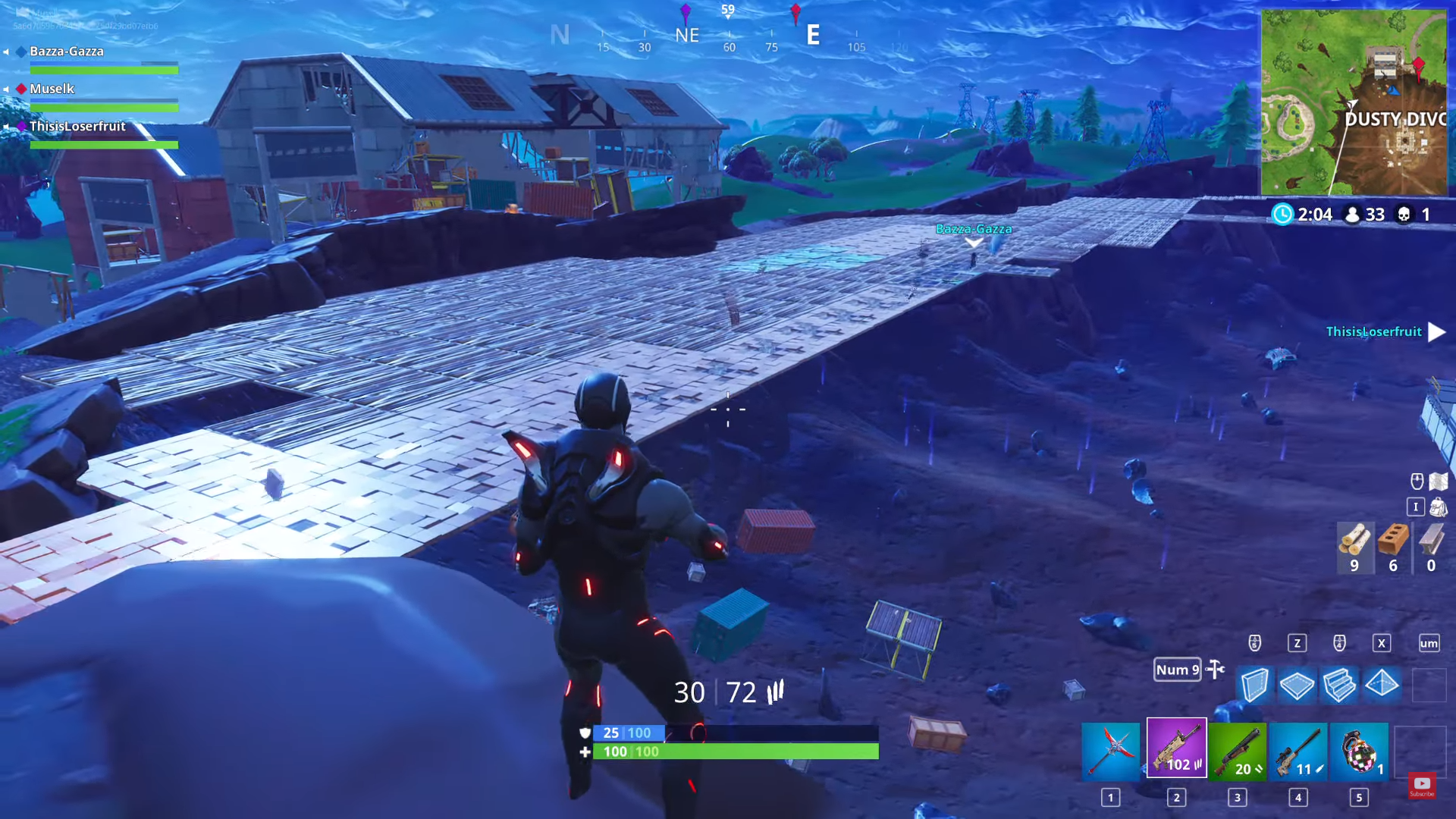Select the pyramid roof piece
1456x819 pixels.
1382,685
